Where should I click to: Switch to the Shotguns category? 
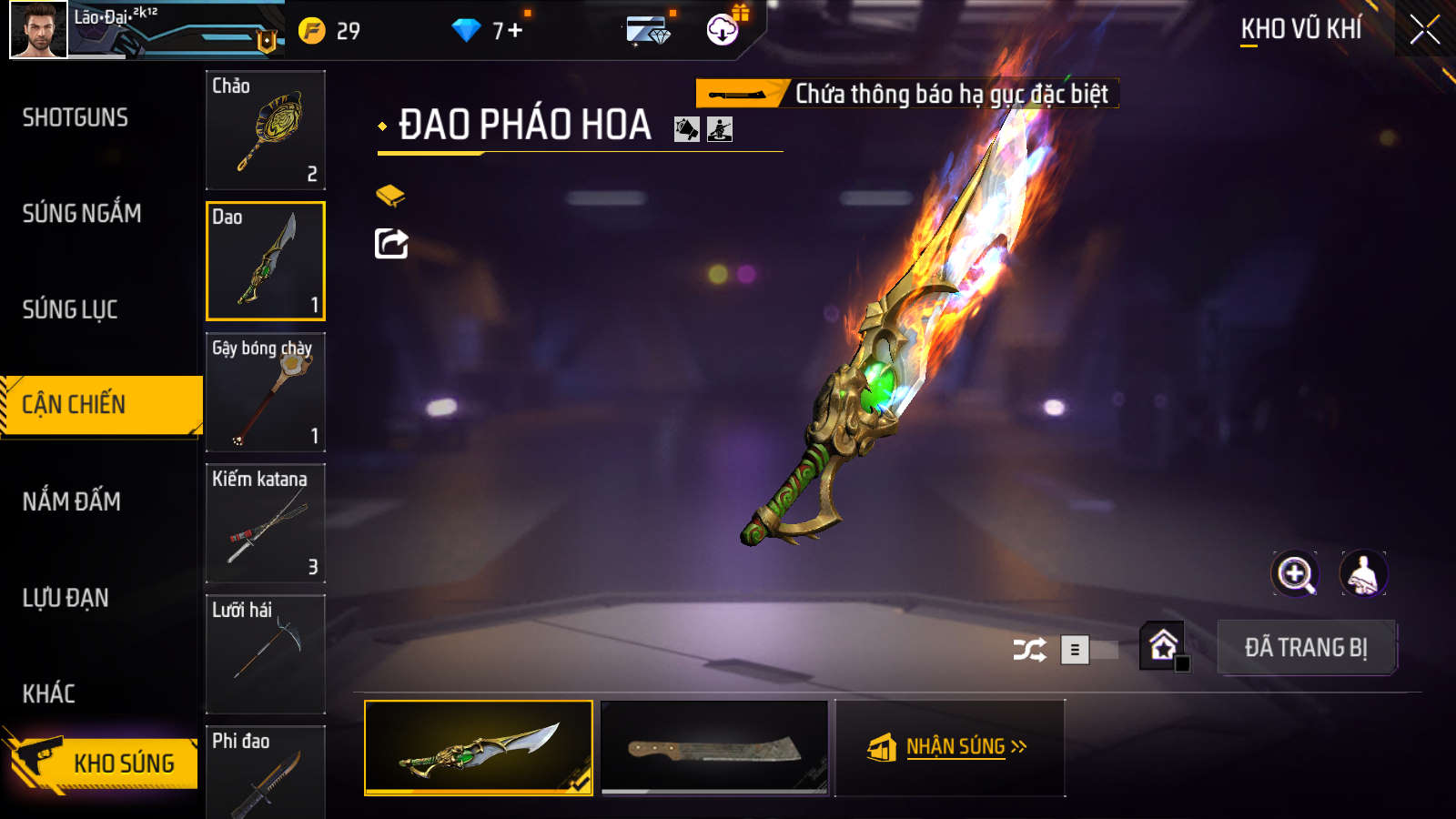tap(76, 117)
